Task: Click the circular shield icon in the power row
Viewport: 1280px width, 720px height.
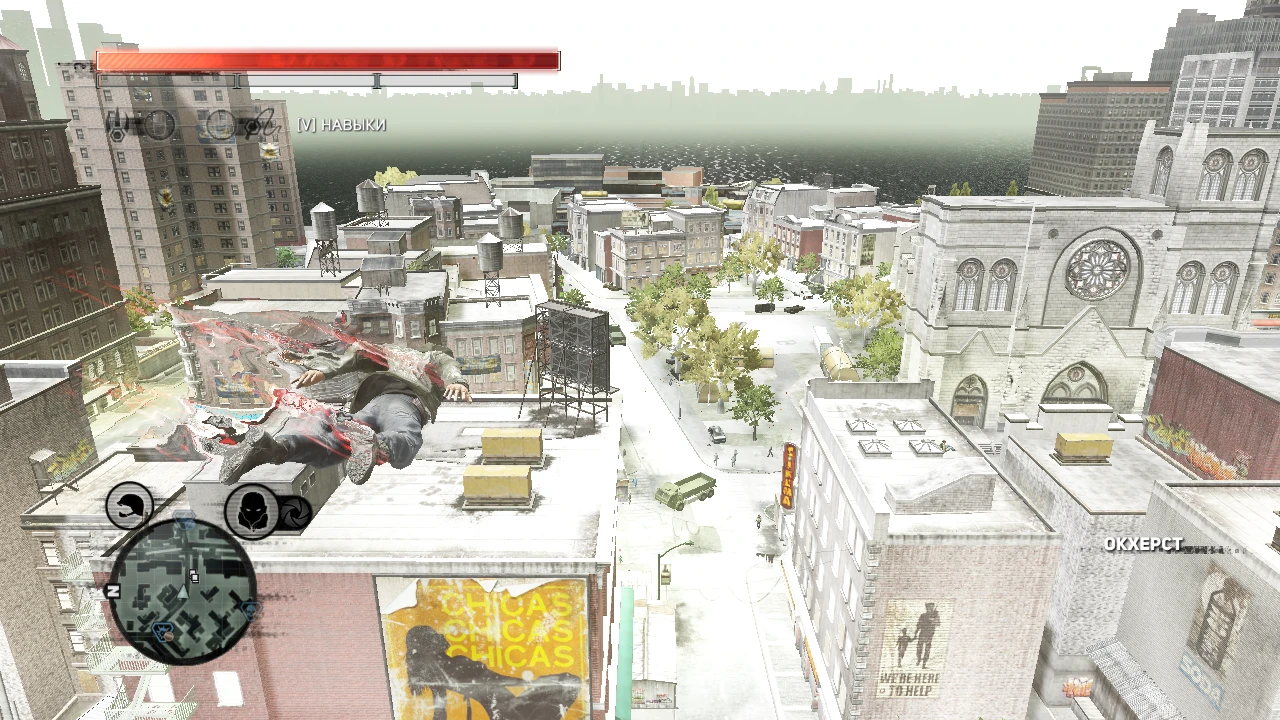Action: pos(160,125)
